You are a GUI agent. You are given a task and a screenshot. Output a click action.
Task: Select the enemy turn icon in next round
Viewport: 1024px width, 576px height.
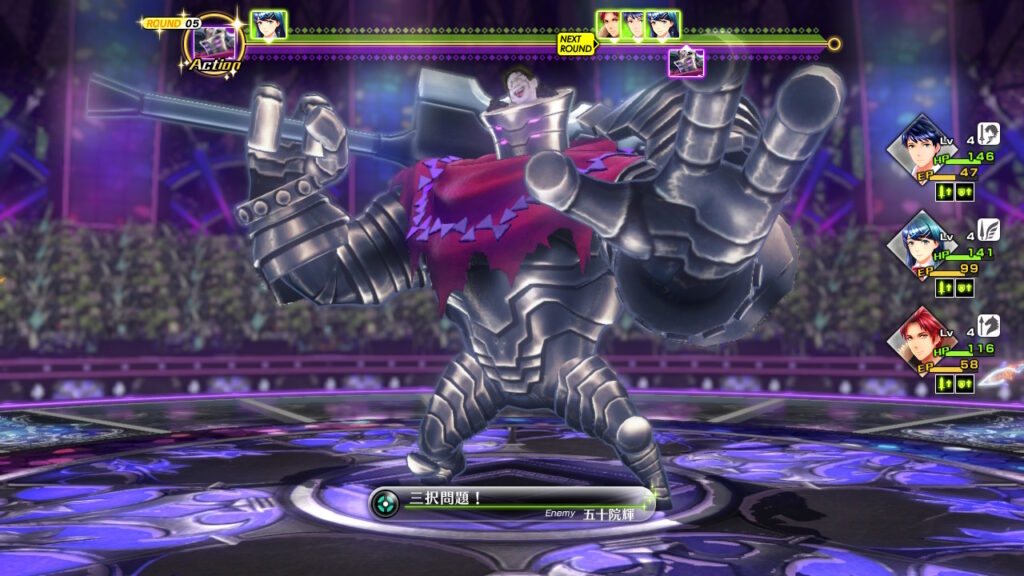686,62
